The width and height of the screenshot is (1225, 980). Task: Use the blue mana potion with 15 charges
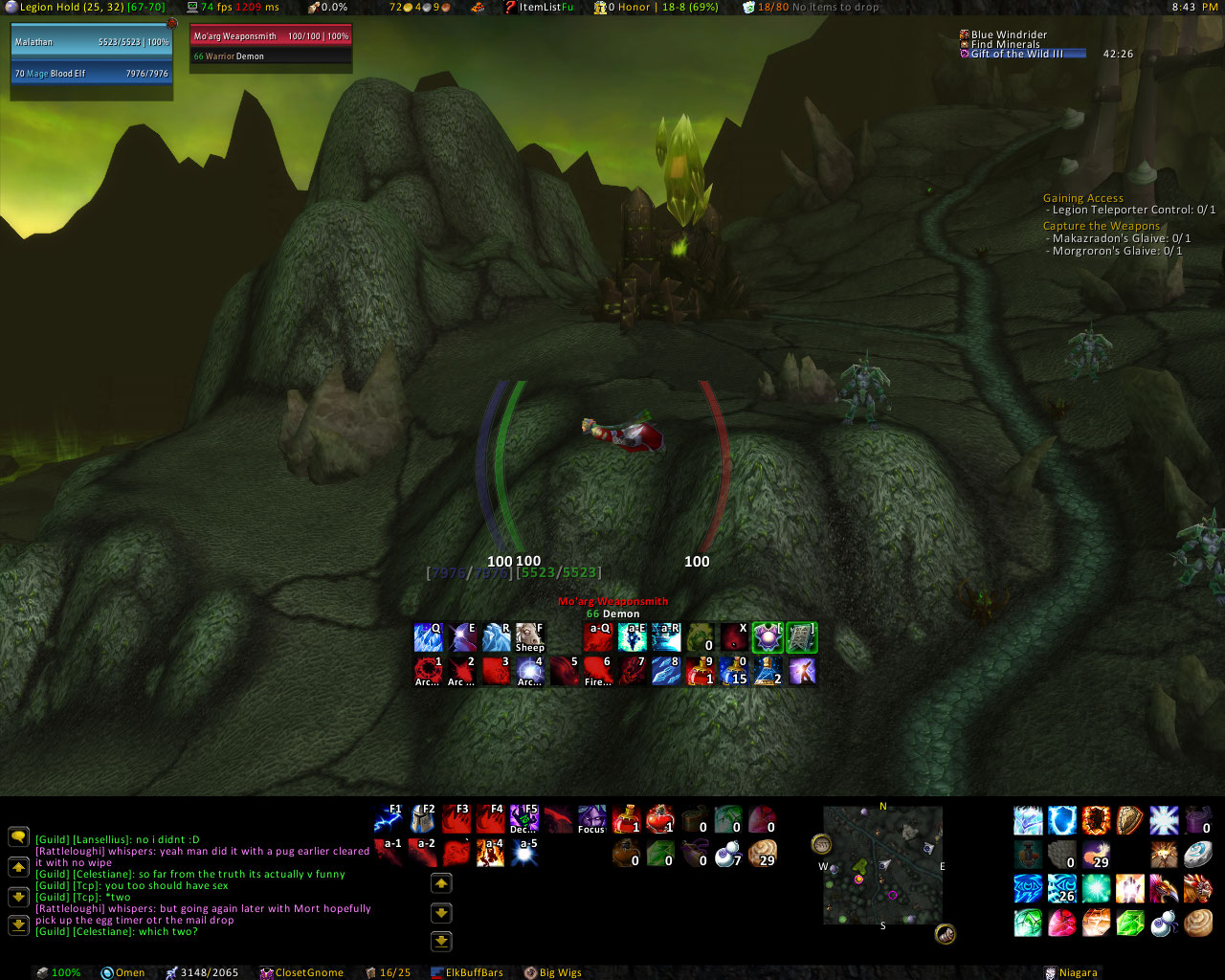click(x=734, y=671)
